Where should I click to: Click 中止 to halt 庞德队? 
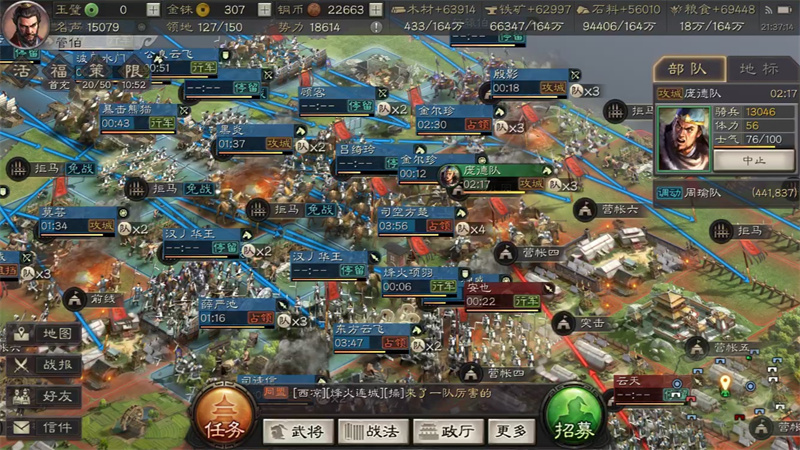pyautogui.click(x=753, y=159)
